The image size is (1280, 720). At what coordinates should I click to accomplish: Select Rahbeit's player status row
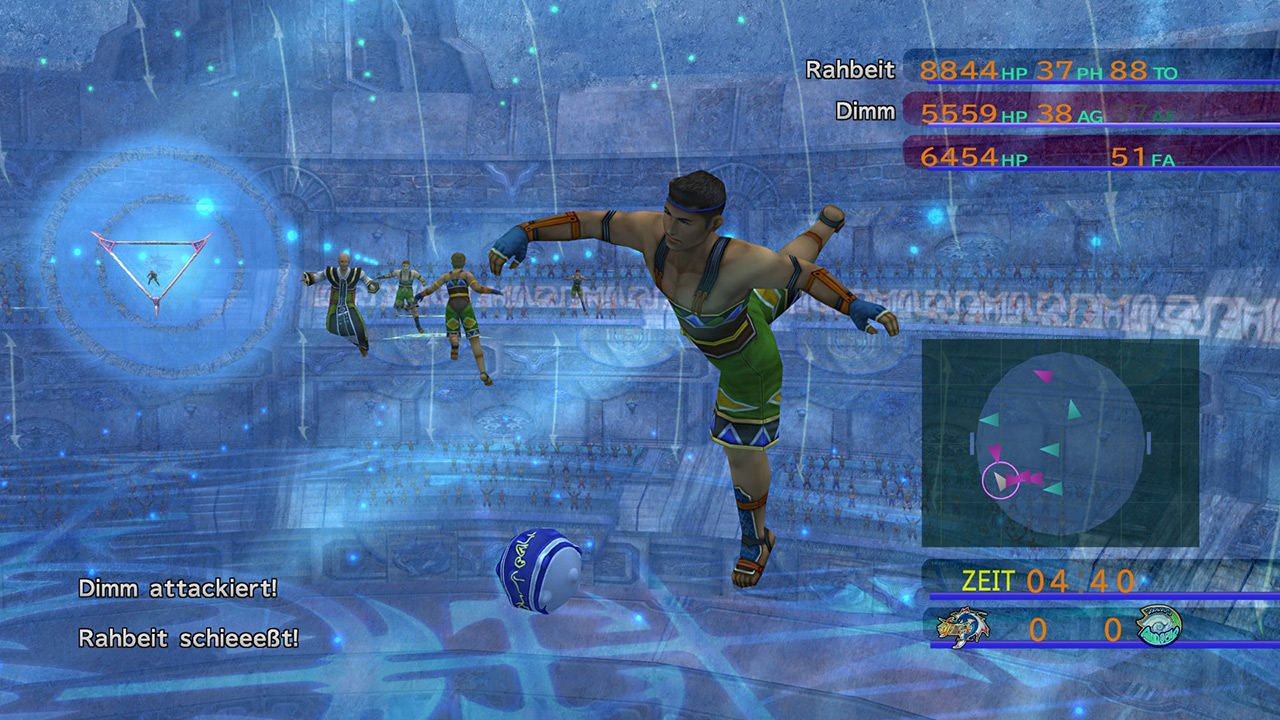1040,70
